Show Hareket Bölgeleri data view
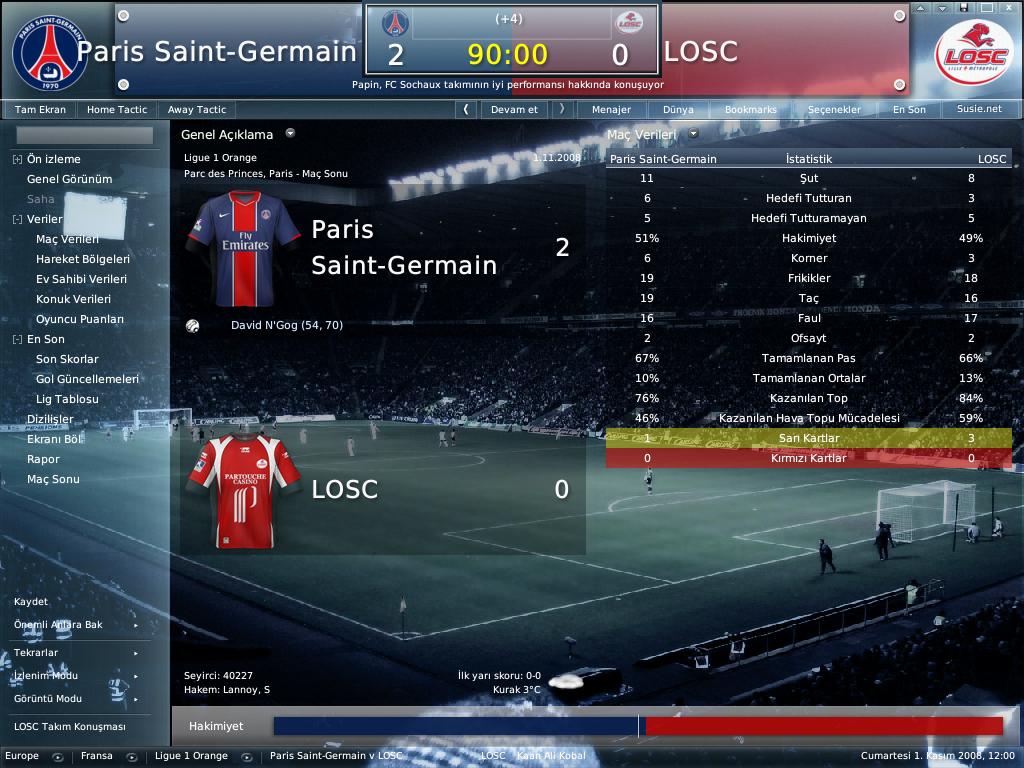This screenshot has height=768, width=1024. tap(83, 259)
